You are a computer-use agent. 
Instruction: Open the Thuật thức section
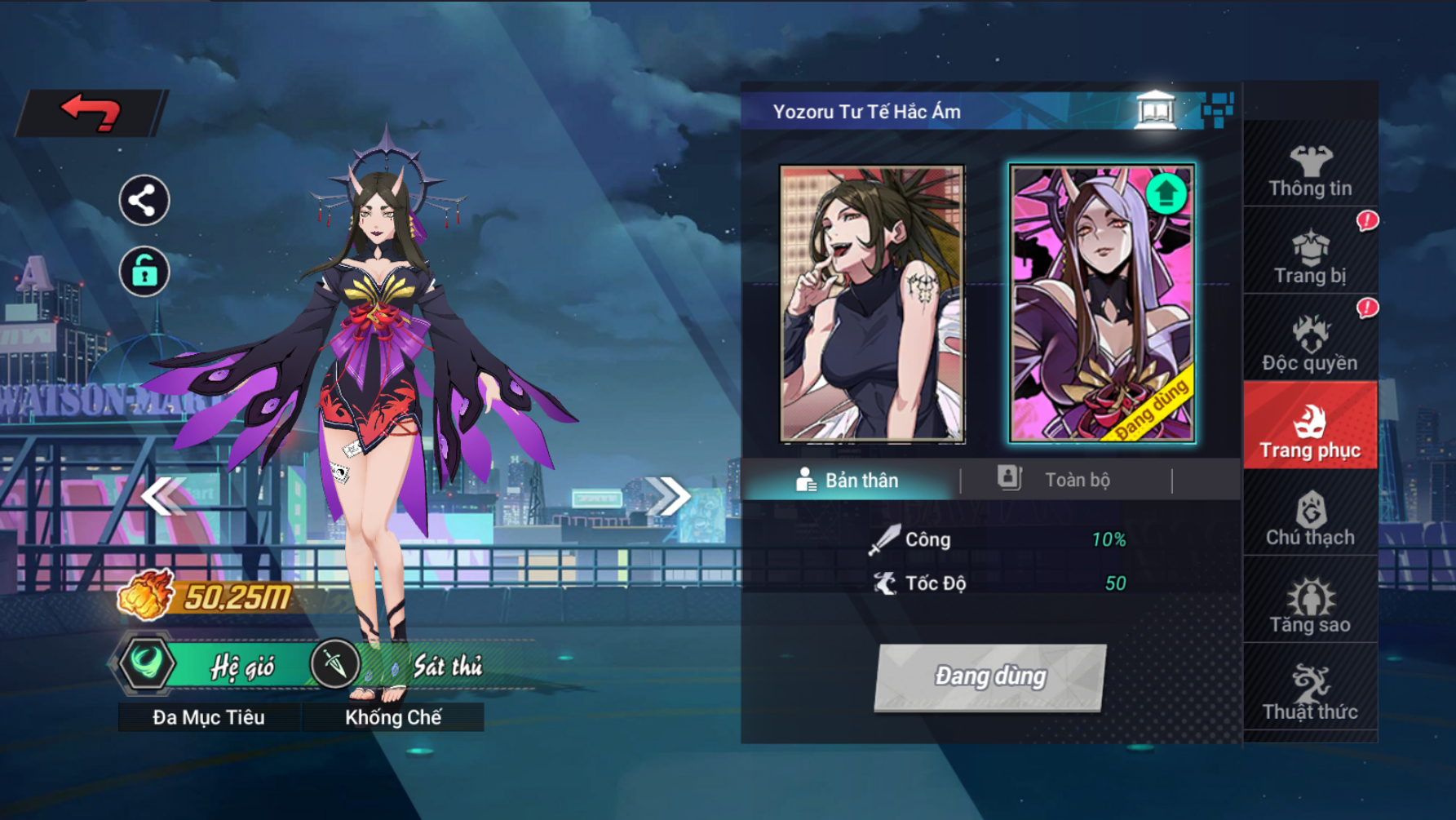[1310, 693]
